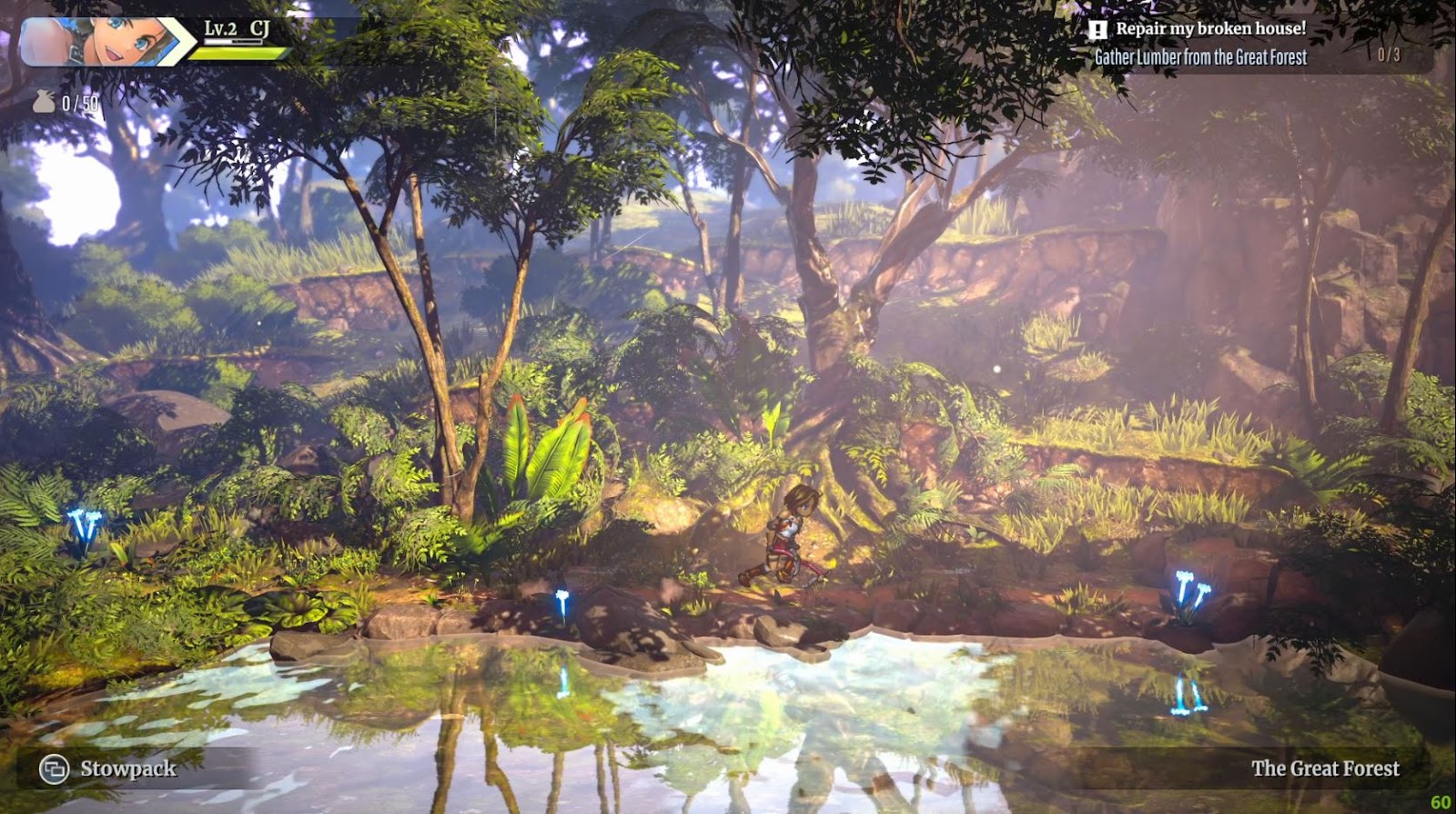Select CJ's character portrait
This screenshot has height=814, width=1456.
[96, 41]
